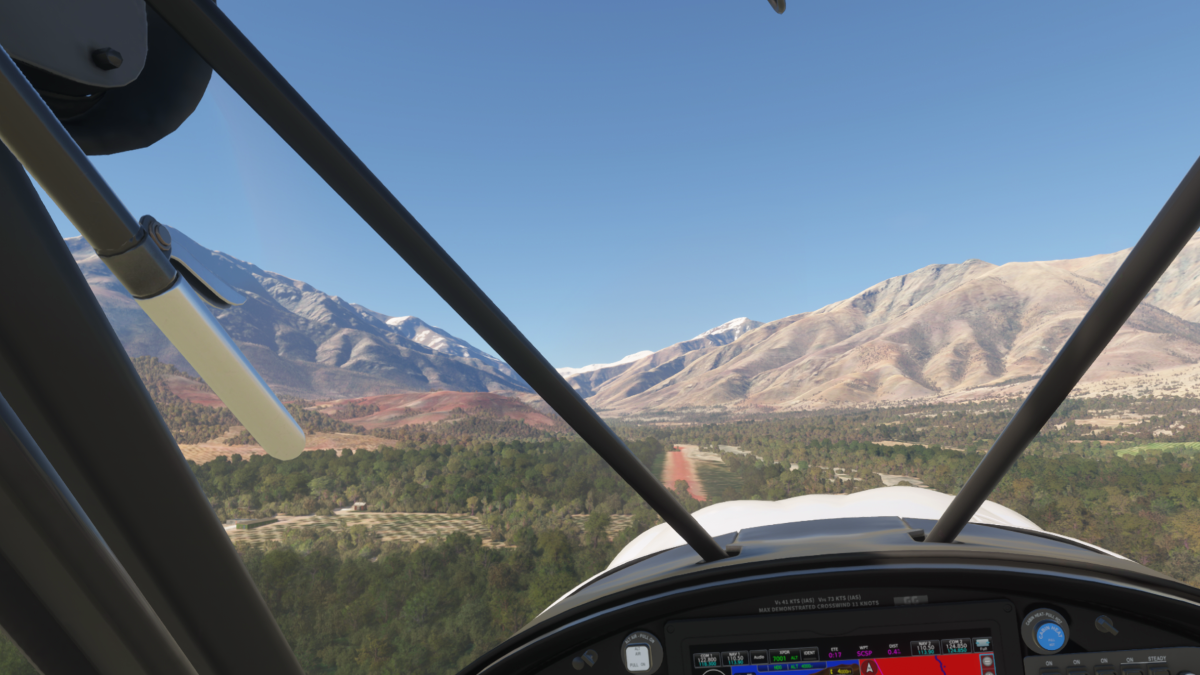Select the transponder squawk code field
1200x675 pixels.
[785, 656]
